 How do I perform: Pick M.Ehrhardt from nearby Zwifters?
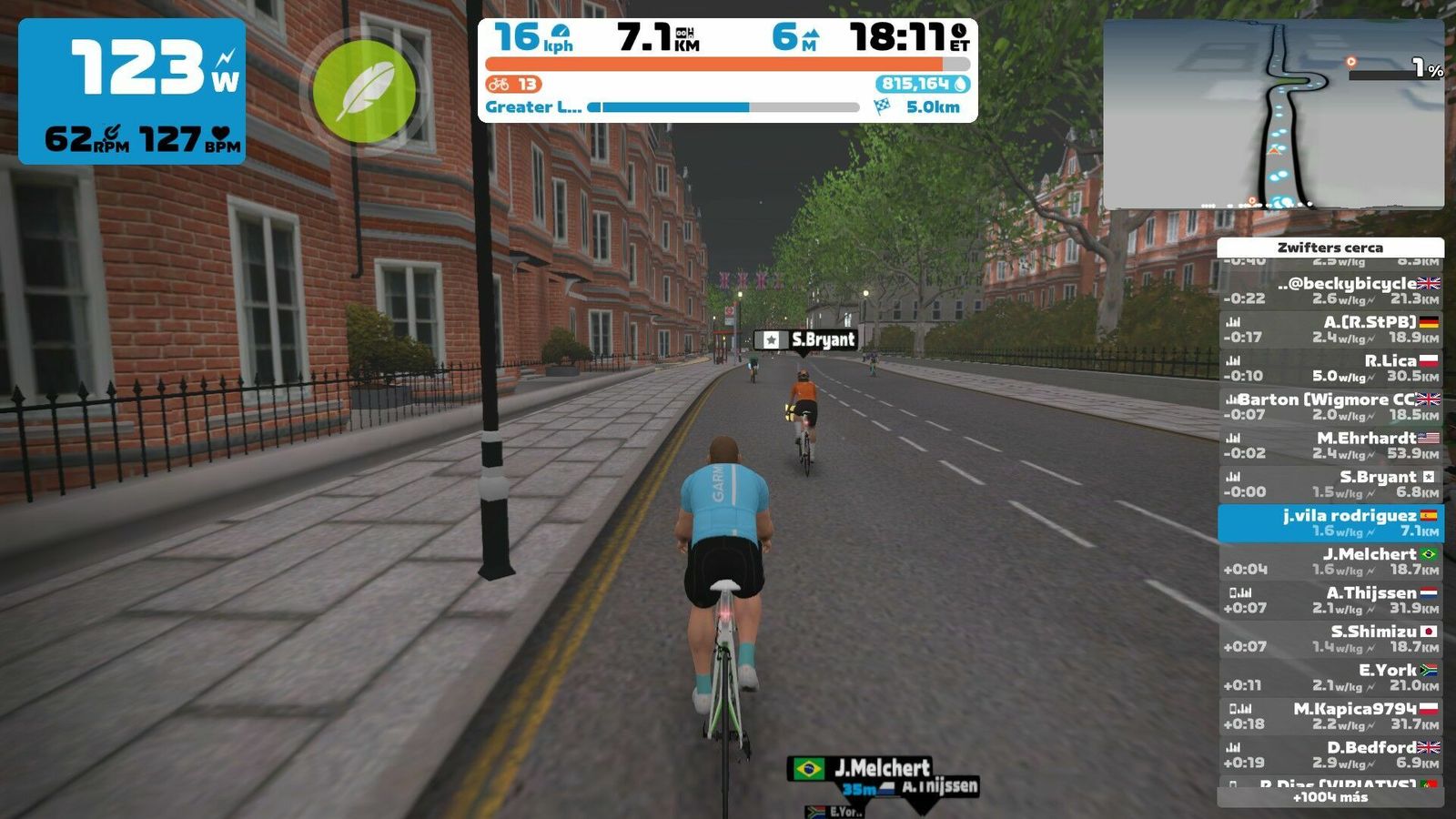point(1330,445)
